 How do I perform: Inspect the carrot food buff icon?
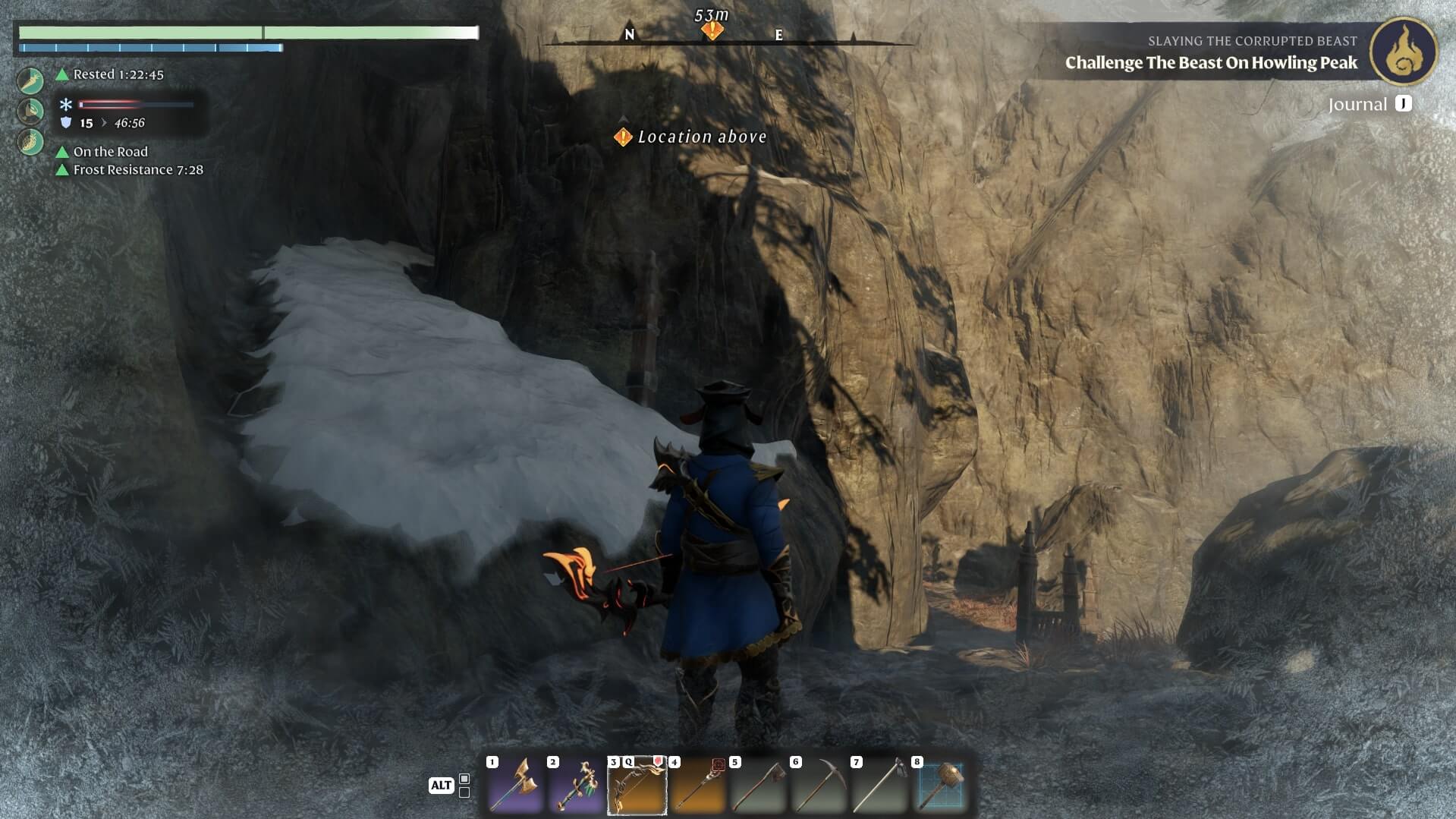31,79
